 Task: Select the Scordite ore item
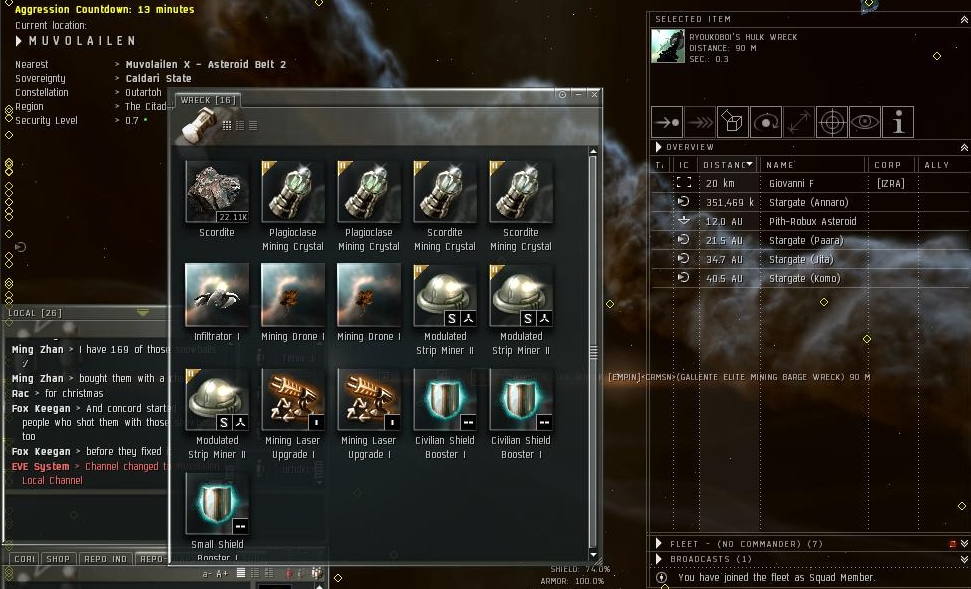click(x=217, y=192)
